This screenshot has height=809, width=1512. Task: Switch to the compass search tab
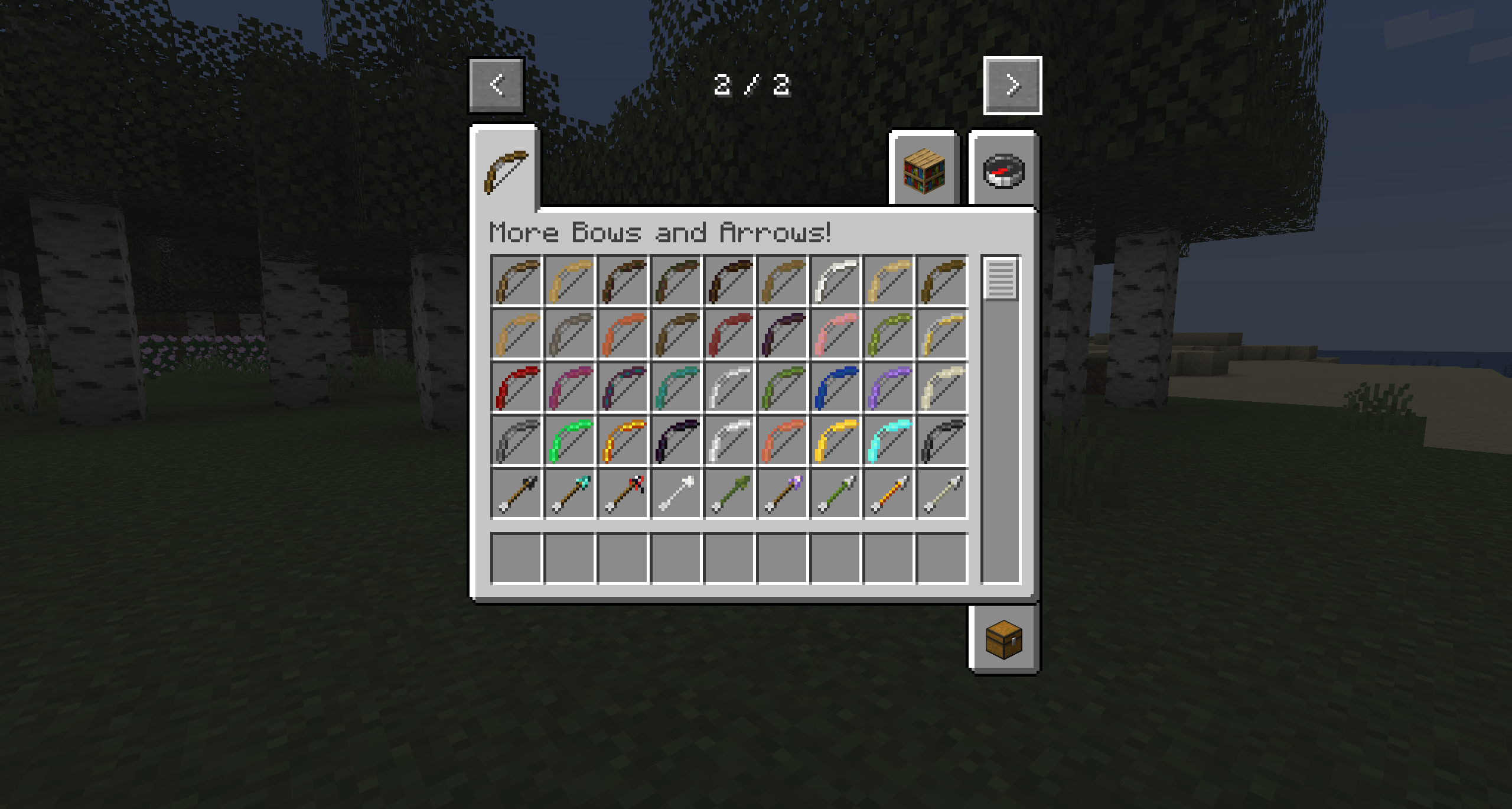click(x=1003, y=171)
